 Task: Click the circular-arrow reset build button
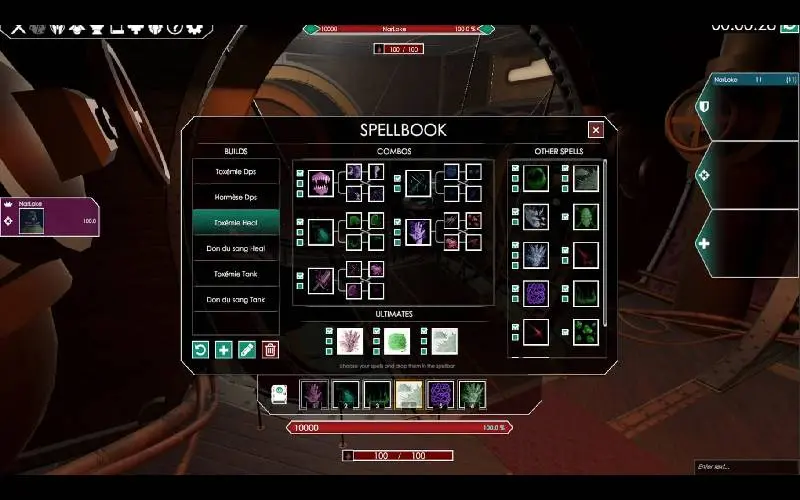tap(201, 349)
